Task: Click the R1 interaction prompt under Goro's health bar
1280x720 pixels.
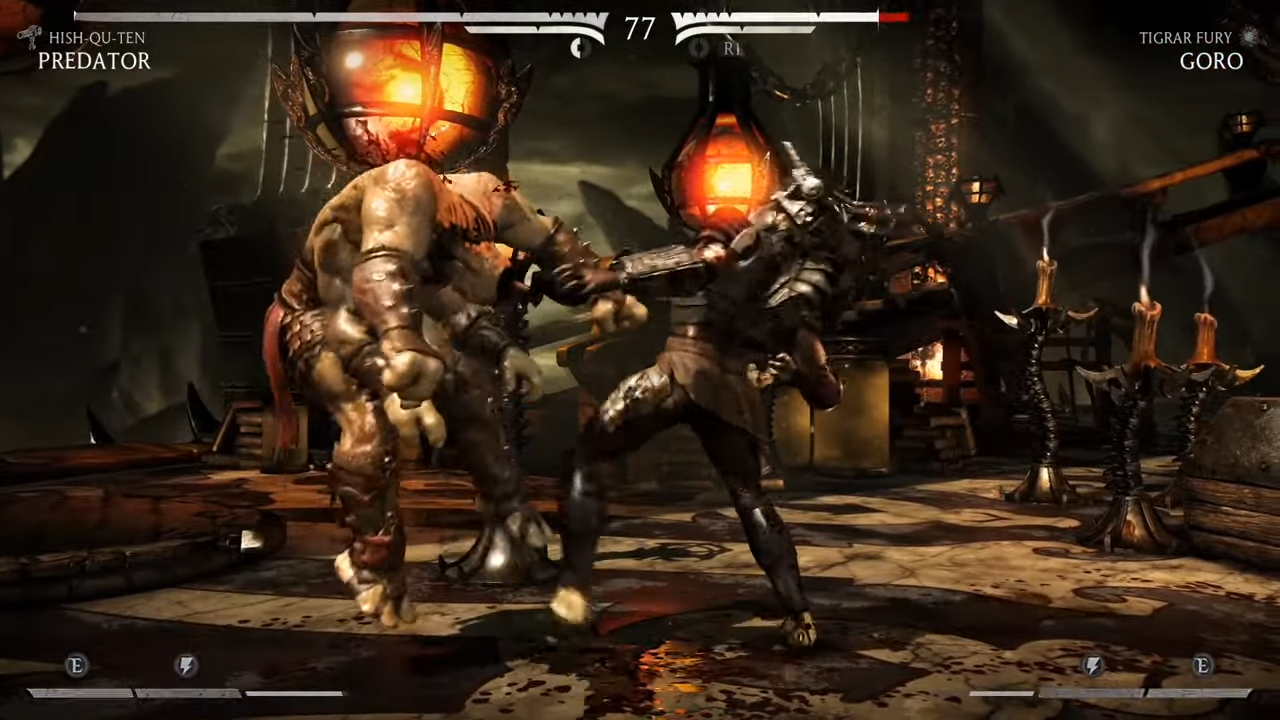Action: (x=731, y=48)
